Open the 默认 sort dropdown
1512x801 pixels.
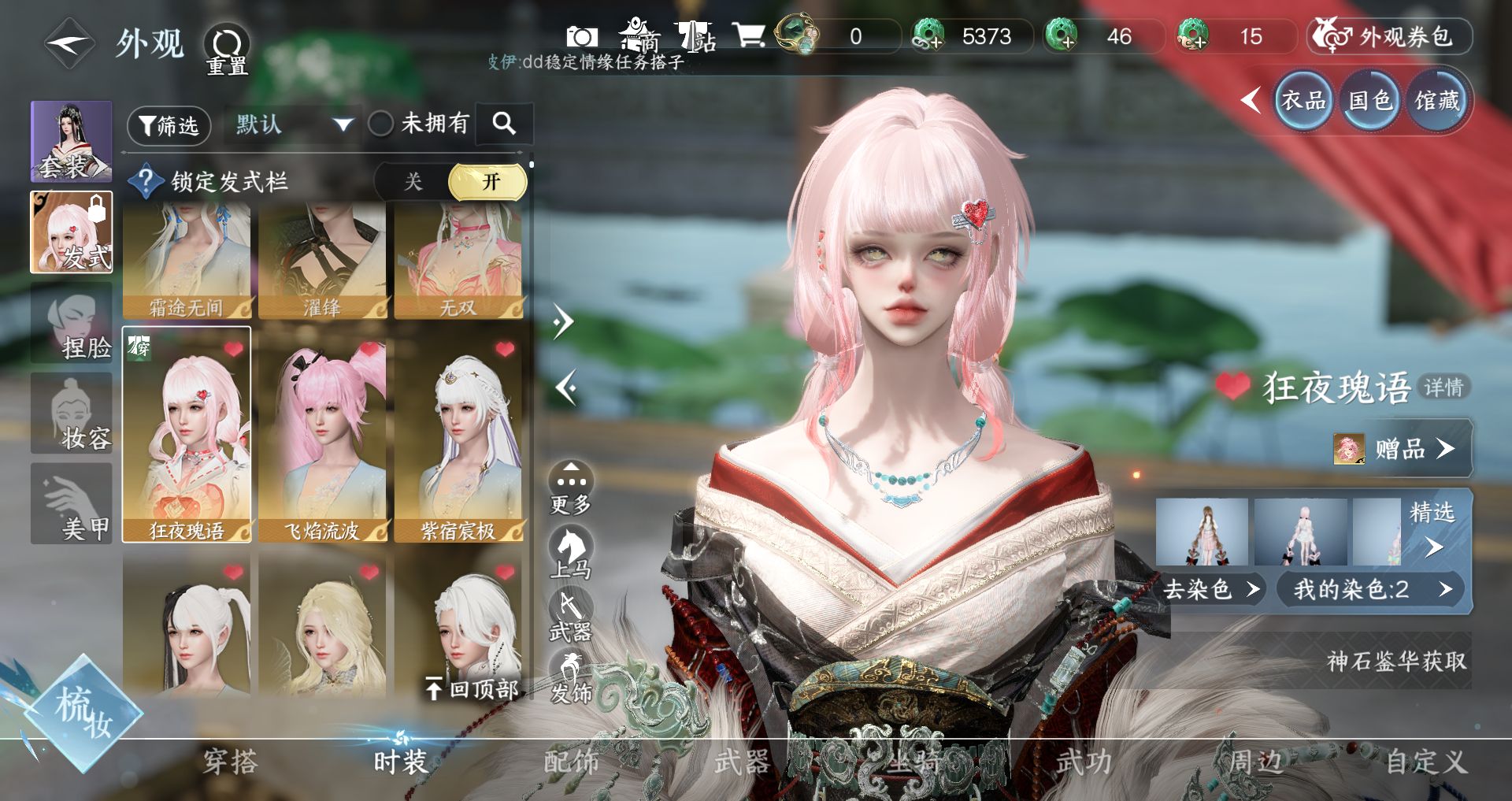pyautogui.click(x=293, y=124)
